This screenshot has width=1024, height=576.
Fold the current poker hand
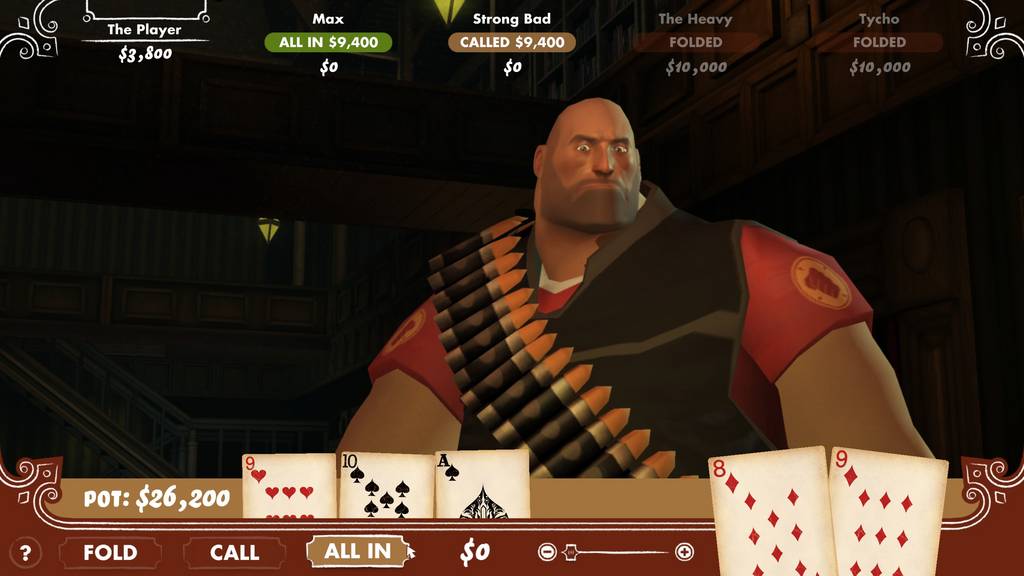click(x=110, y=552)
